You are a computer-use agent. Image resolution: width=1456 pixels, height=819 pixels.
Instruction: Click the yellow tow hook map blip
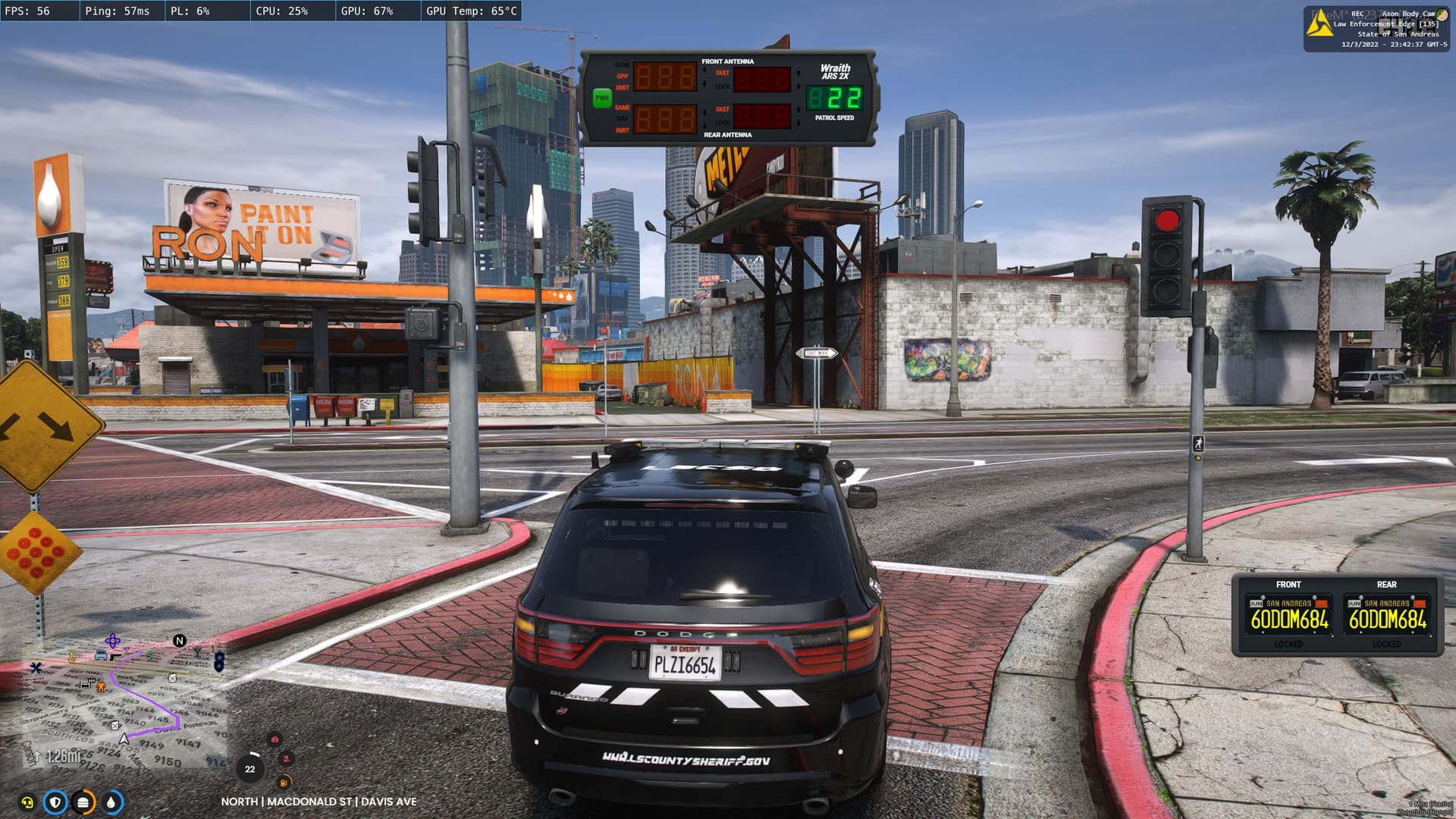coord(72,657)
